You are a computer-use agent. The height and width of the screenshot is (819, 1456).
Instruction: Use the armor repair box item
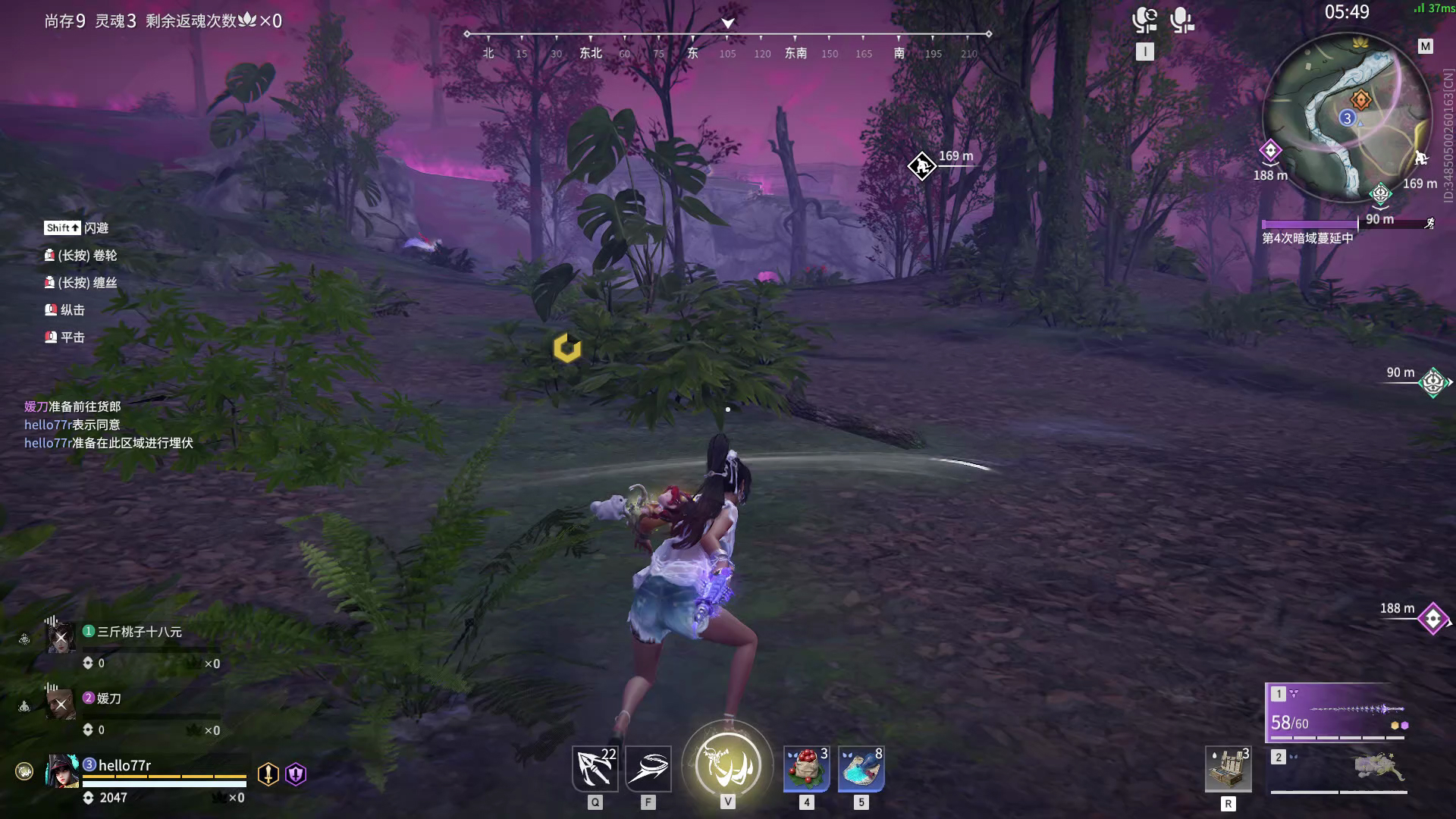click(1228, 769)
